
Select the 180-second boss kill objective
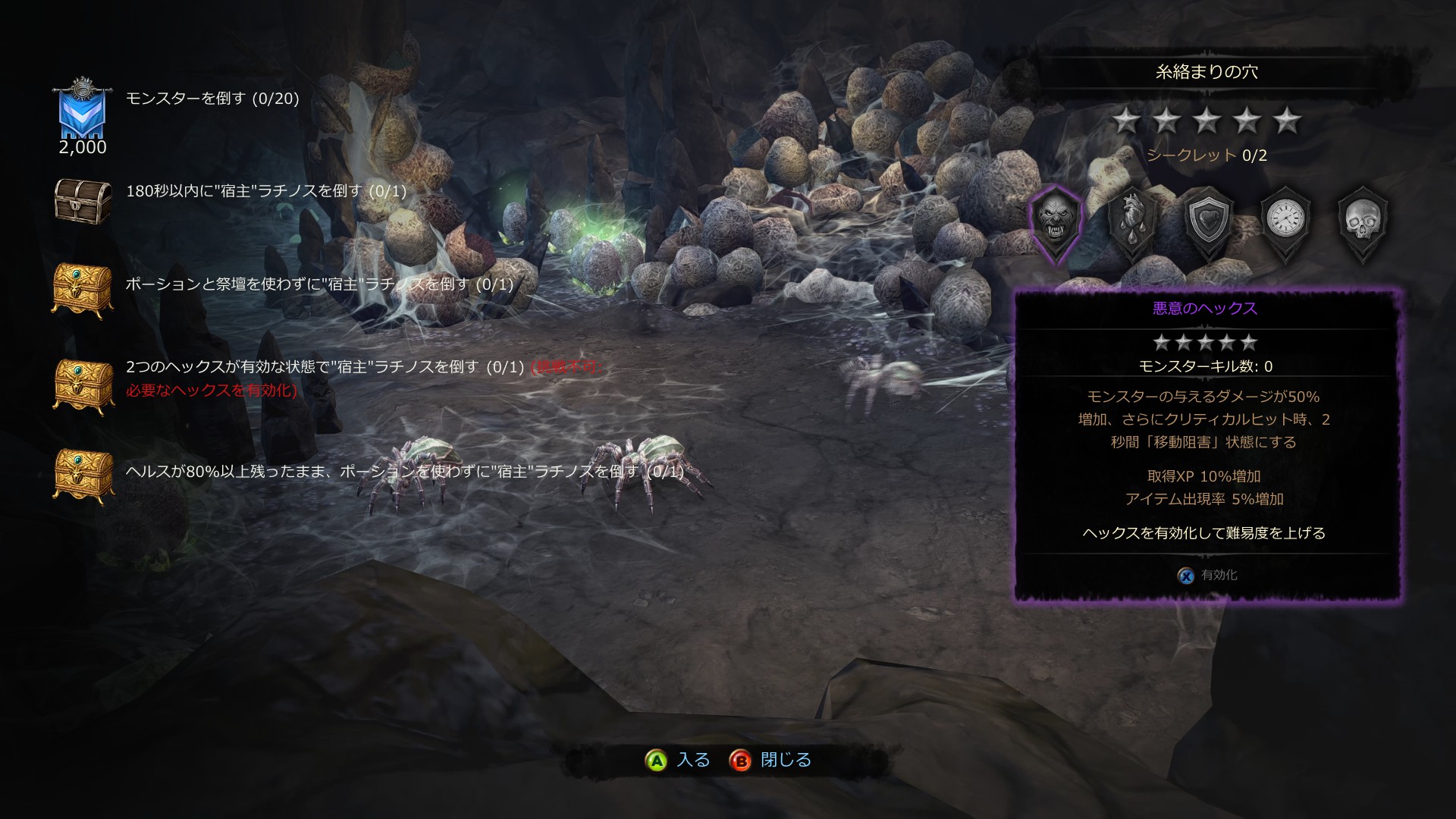pyautogui.click(x=265, y=191)
